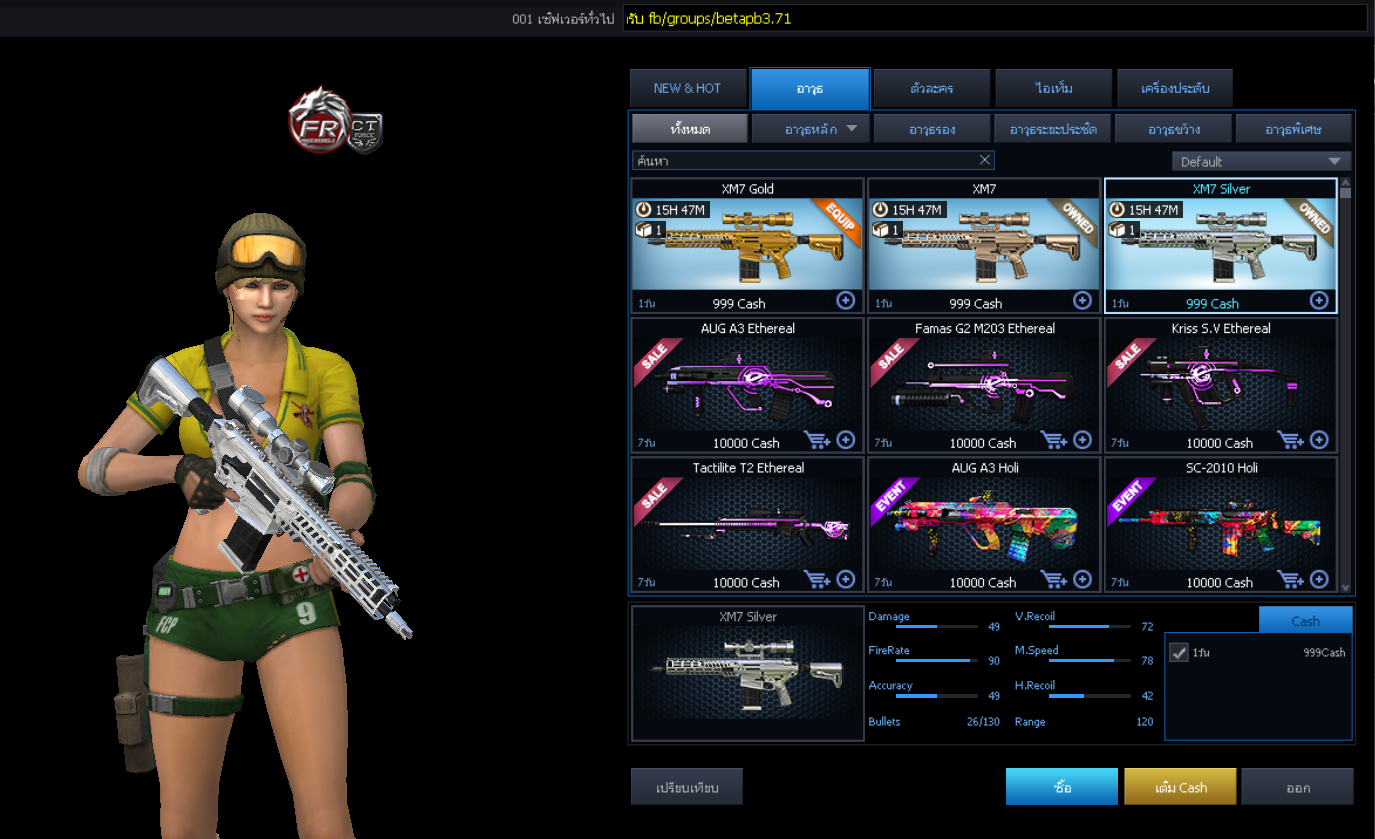Image resolution: width=1375 pixels, height=839 pixels.
Task: Click the เติม Cash top-up button
Action: click(1180, 786)
